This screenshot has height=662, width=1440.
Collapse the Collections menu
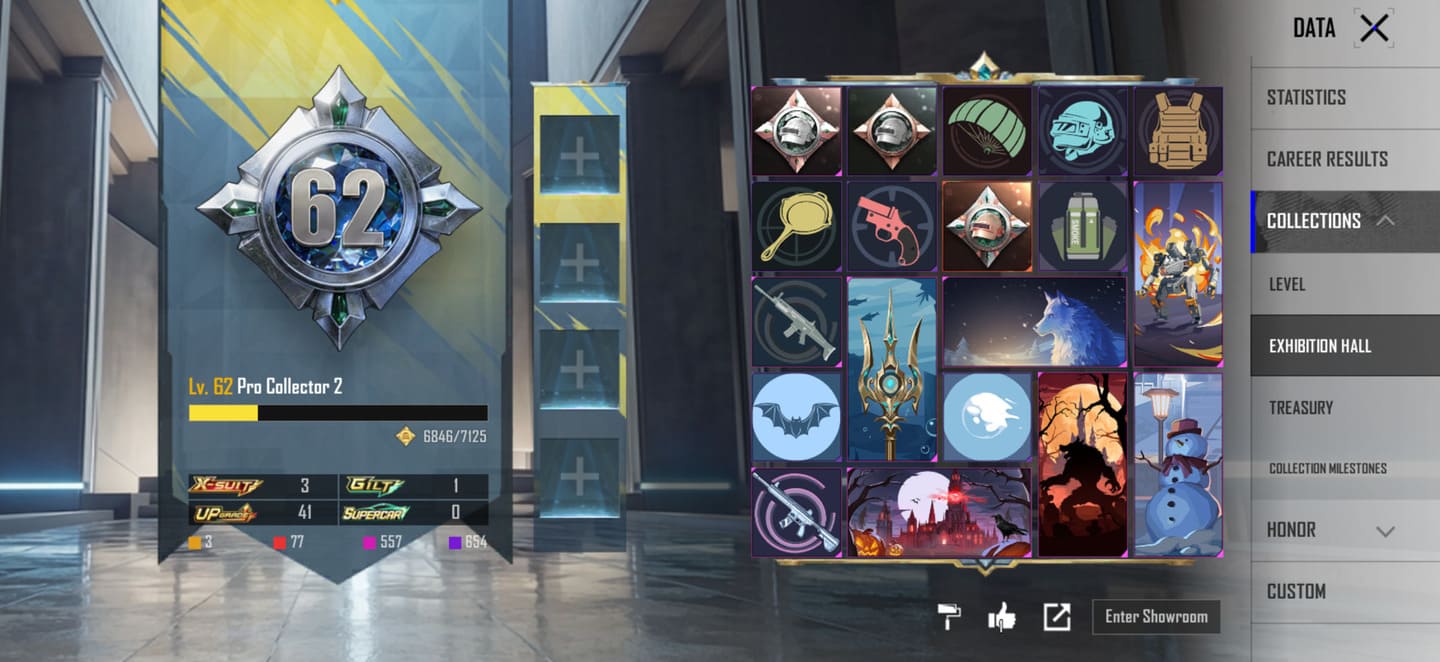click(x=1385, y=221)
